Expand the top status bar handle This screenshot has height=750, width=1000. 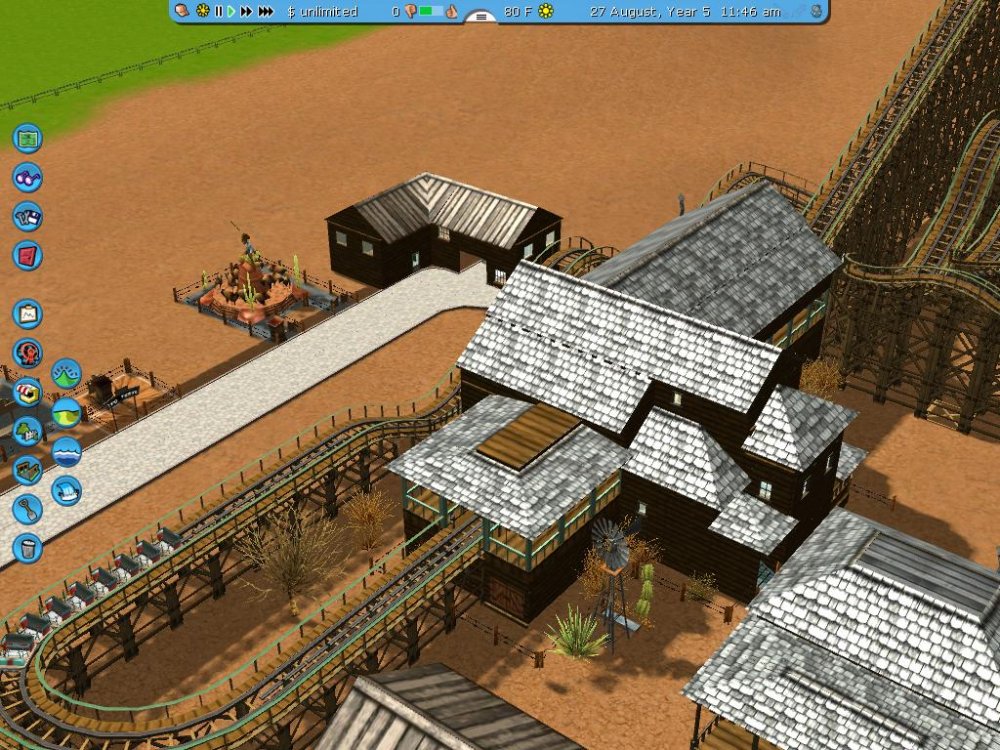click(481, 16)
